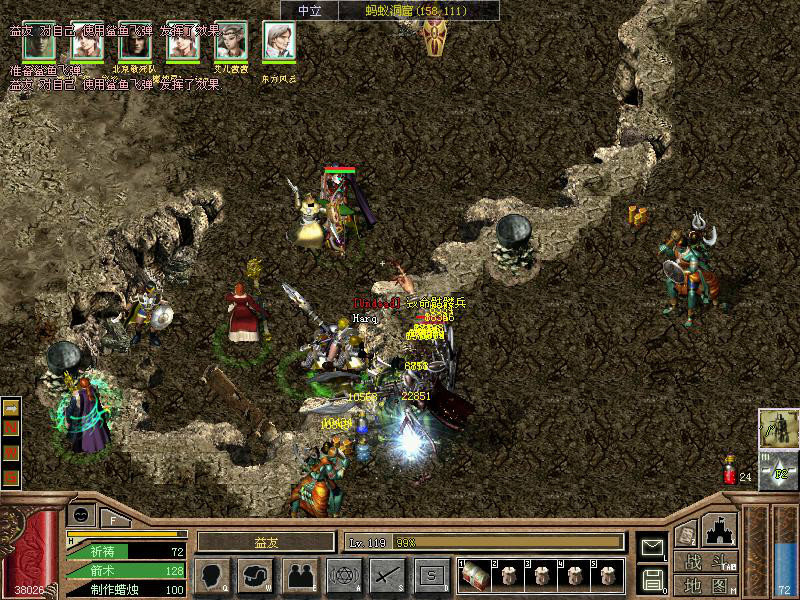800x600 pixels.
Task: Select party member 艾儿茜茜 portrait
Action: (231, 42)
